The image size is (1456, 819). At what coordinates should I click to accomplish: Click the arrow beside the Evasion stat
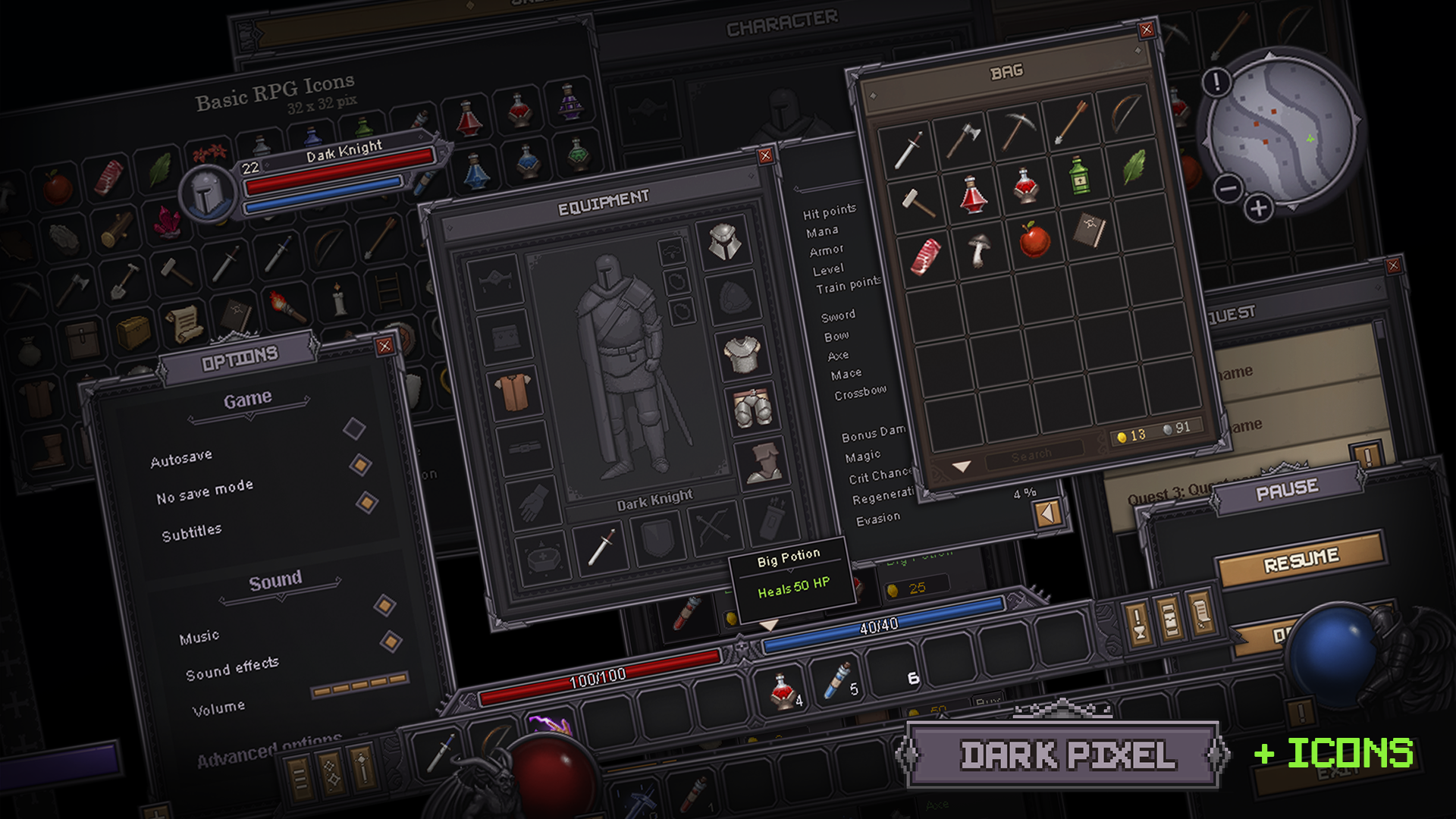pos(1049,513)
